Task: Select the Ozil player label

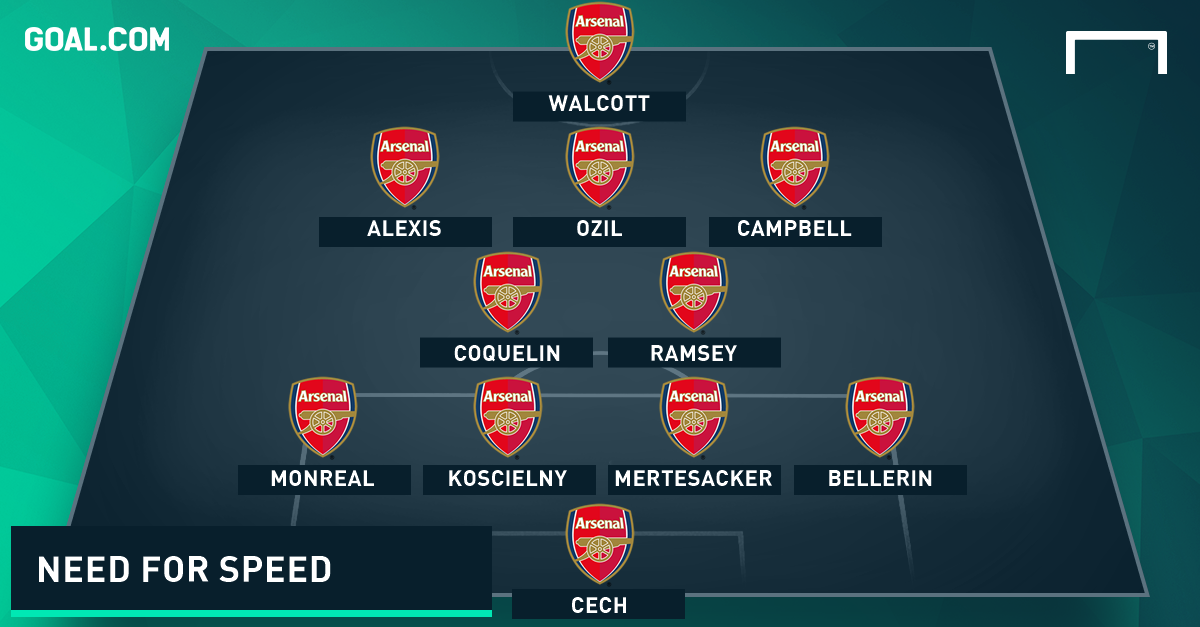Action: click(x=599, y=230)
